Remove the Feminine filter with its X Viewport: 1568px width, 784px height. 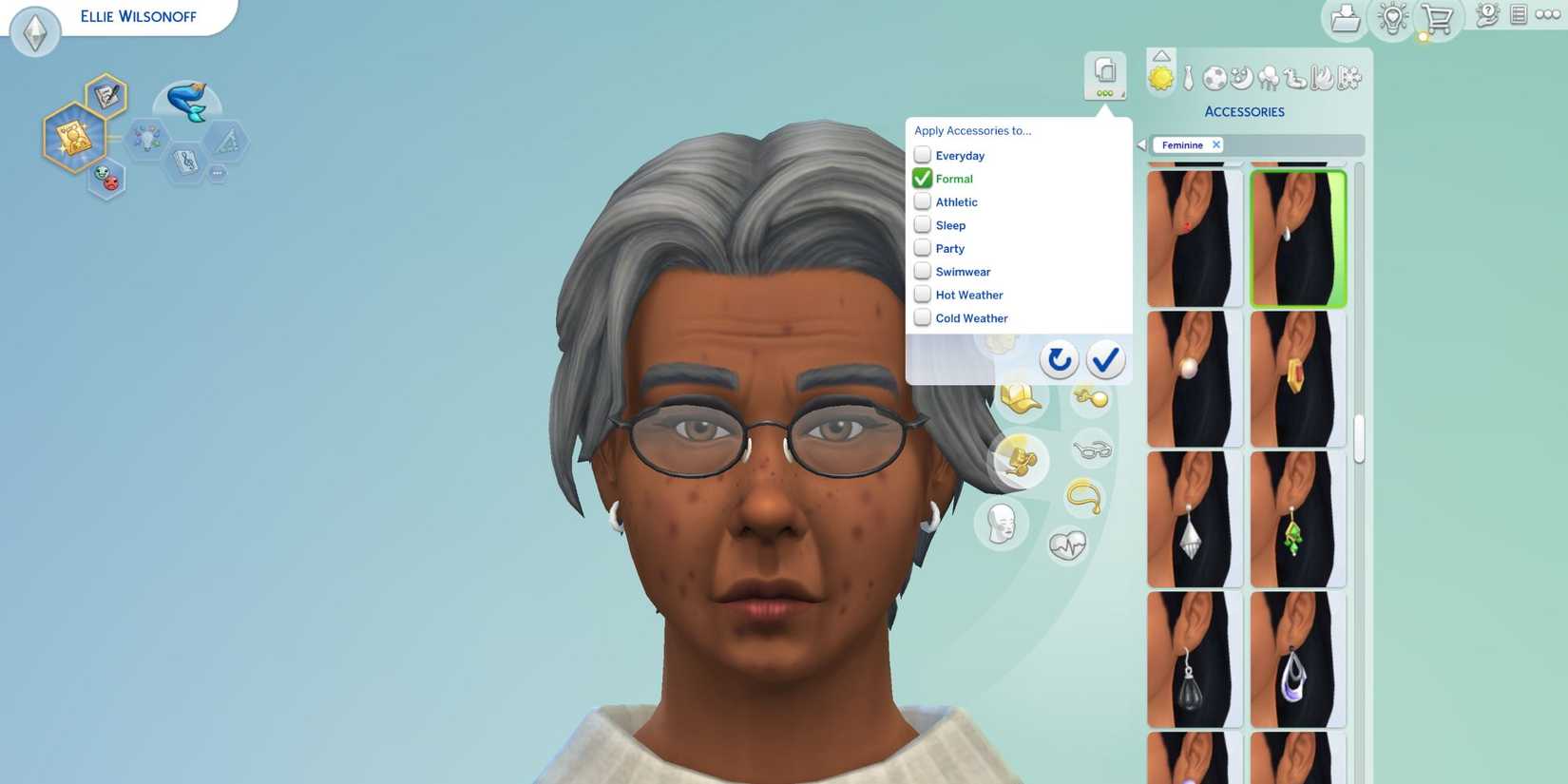pyautogui.click(x=1216, y=144)
